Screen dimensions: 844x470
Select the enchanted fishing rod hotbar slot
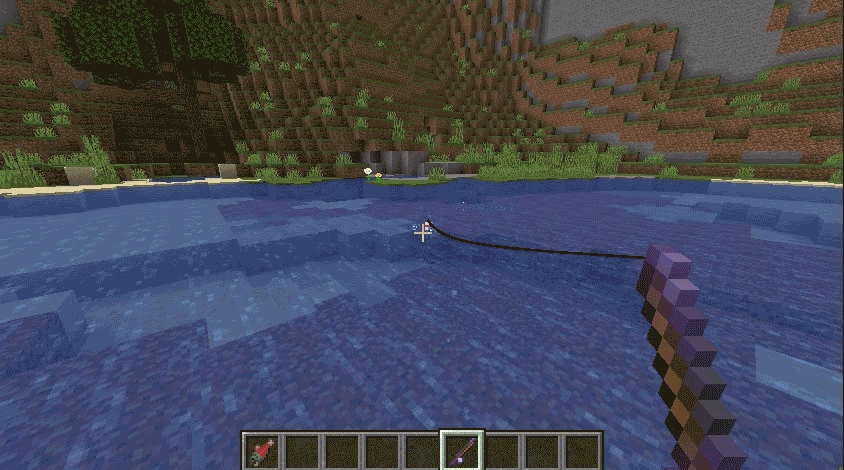tap(462, 451)
